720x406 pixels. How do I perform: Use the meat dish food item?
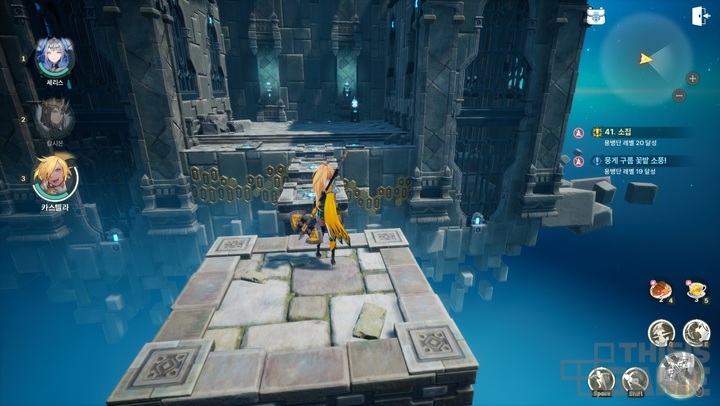click(x=661, y=290)
